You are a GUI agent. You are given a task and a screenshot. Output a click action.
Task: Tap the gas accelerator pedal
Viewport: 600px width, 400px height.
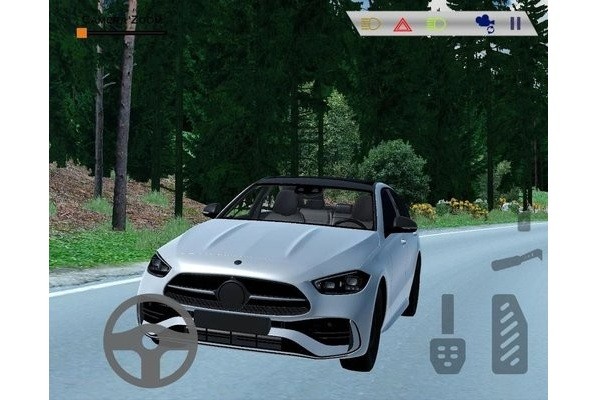(x=509, y=333)
